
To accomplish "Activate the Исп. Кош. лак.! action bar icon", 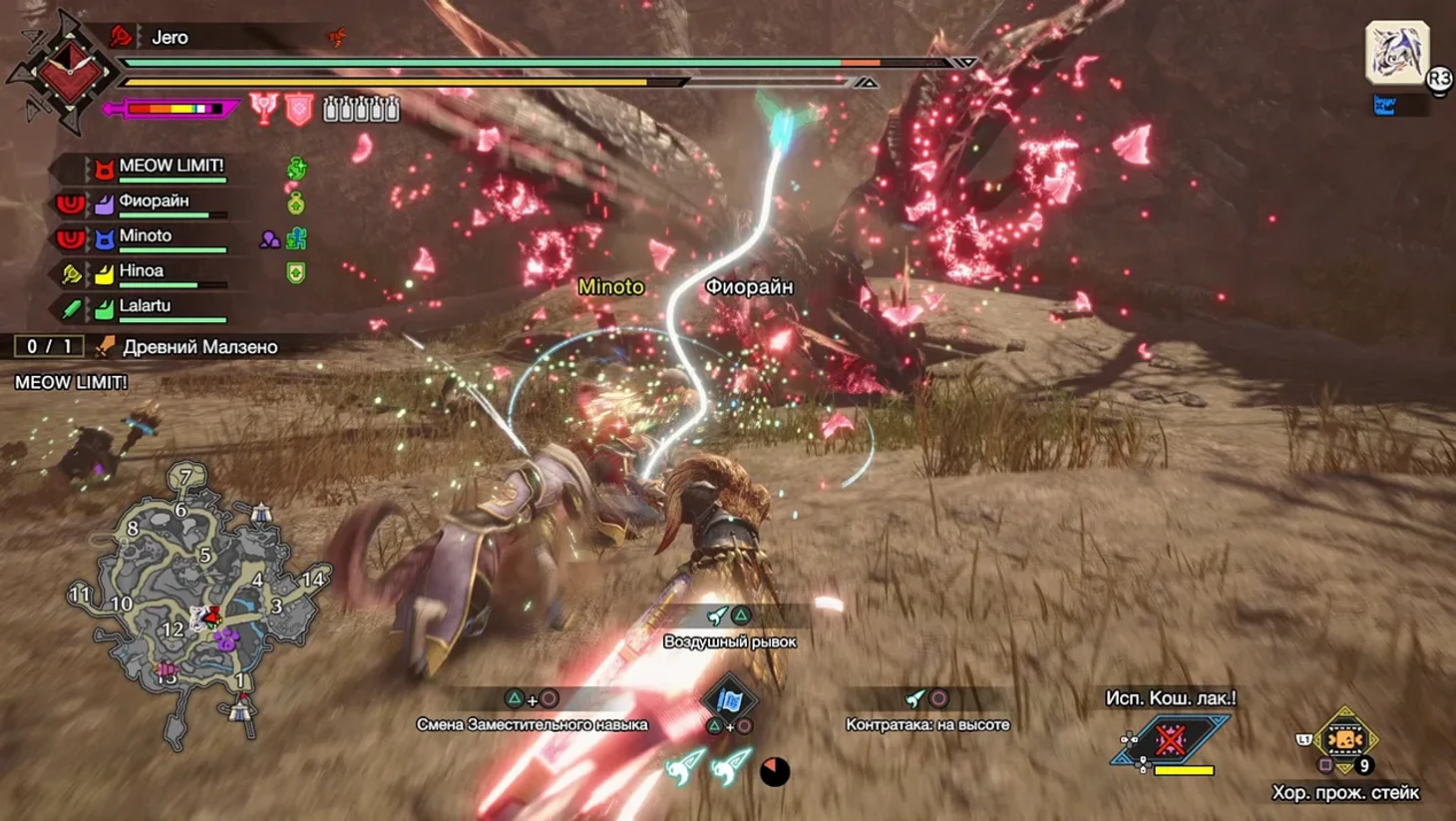I will 1171,740.
